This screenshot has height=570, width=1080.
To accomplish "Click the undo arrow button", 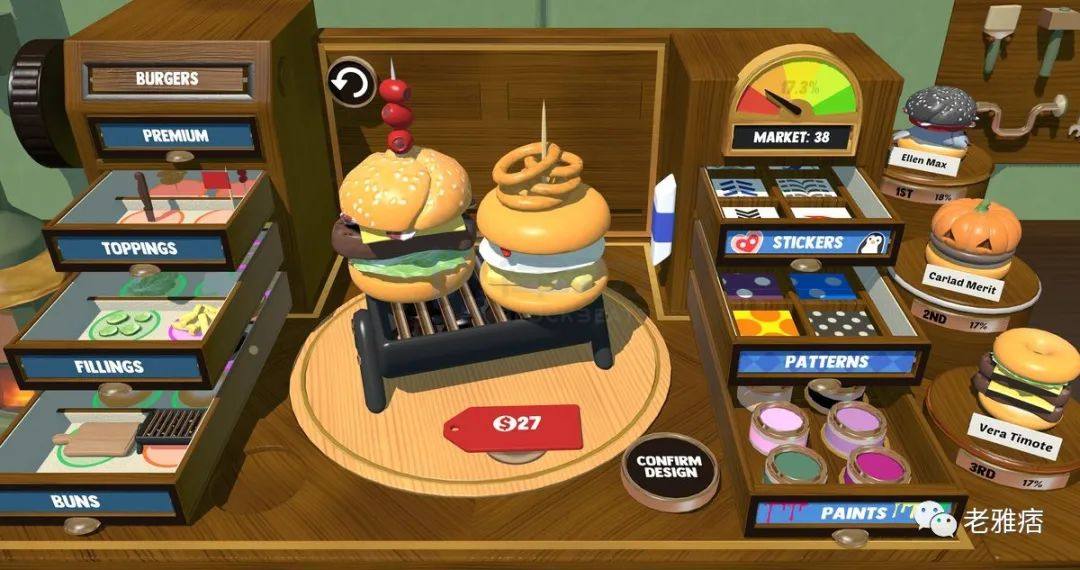I will pyautogui.click(x=351, y=84).
